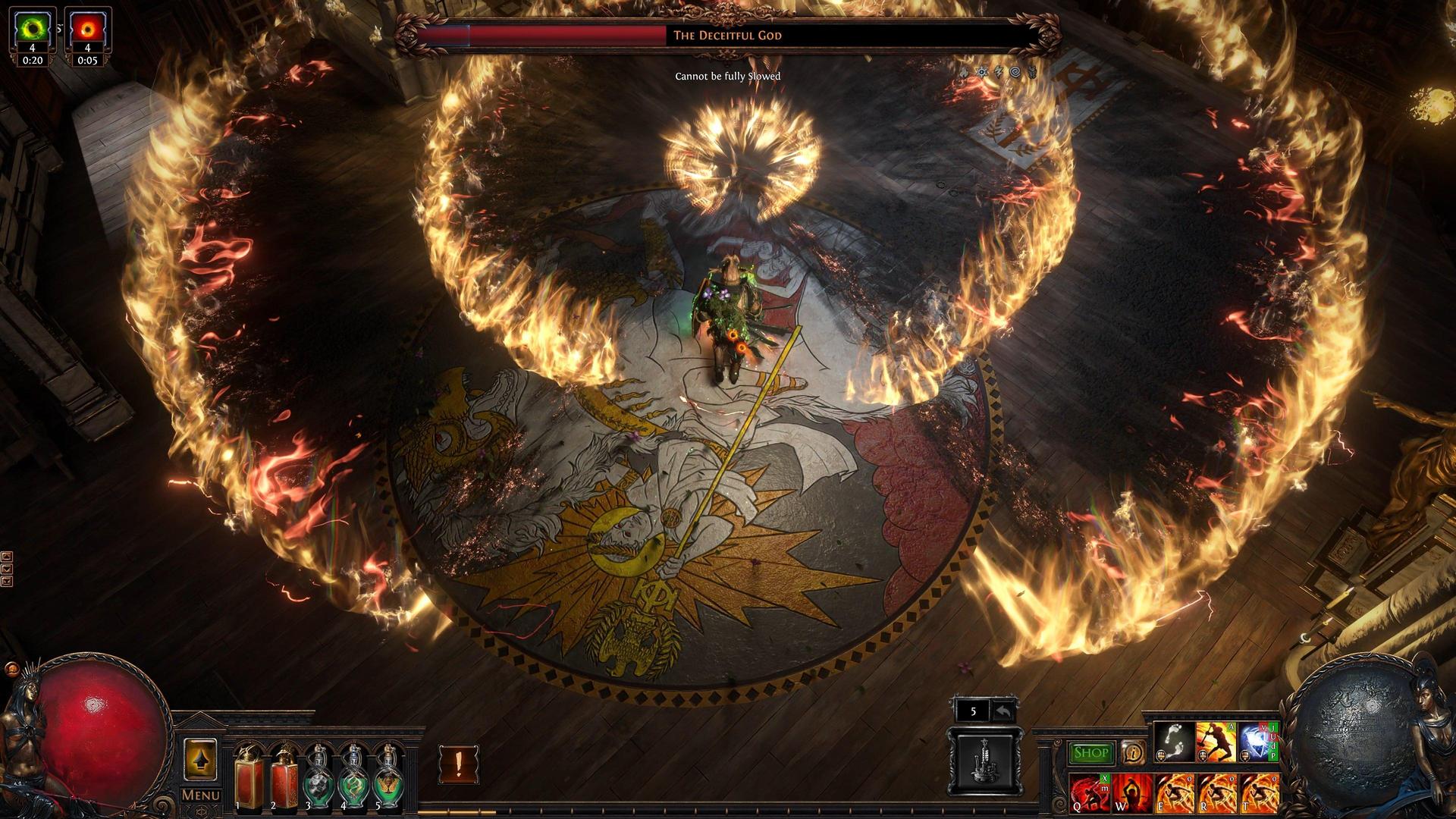Activate the hammer-swinging fire skill

pyautogui.click(x=1216, y=742)
